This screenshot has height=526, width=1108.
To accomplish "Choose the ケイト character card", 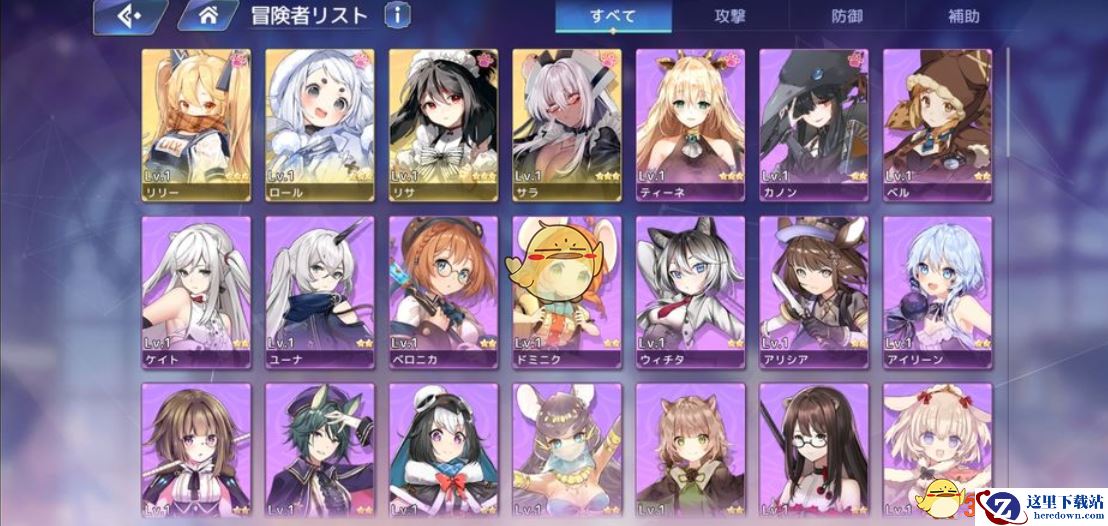I will [x=196, y=291].
